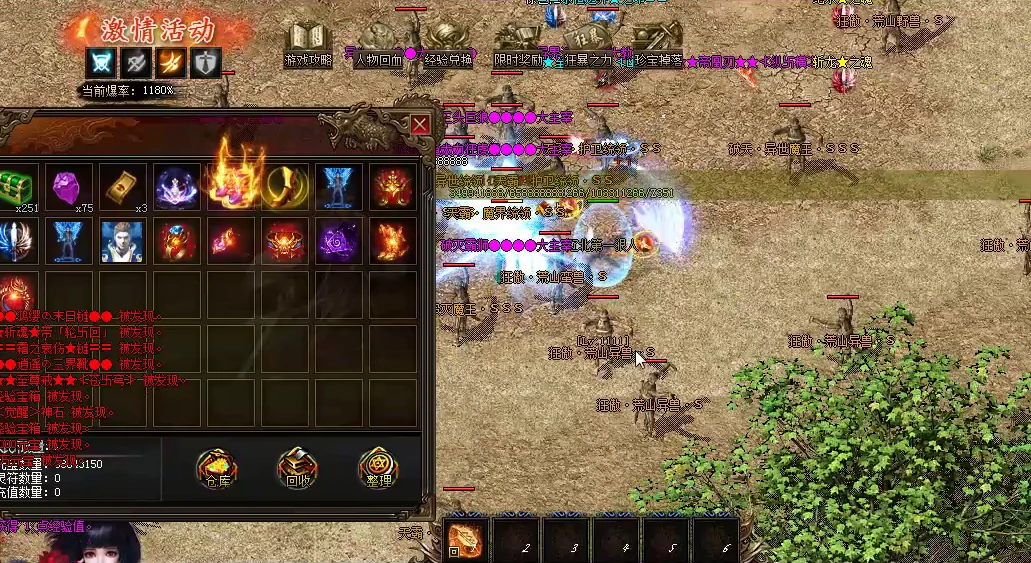Open the 限时奖励 timed rewards
Image resolution: width=1031 pixels, height=563 pixels.
(x=518, y=45)
